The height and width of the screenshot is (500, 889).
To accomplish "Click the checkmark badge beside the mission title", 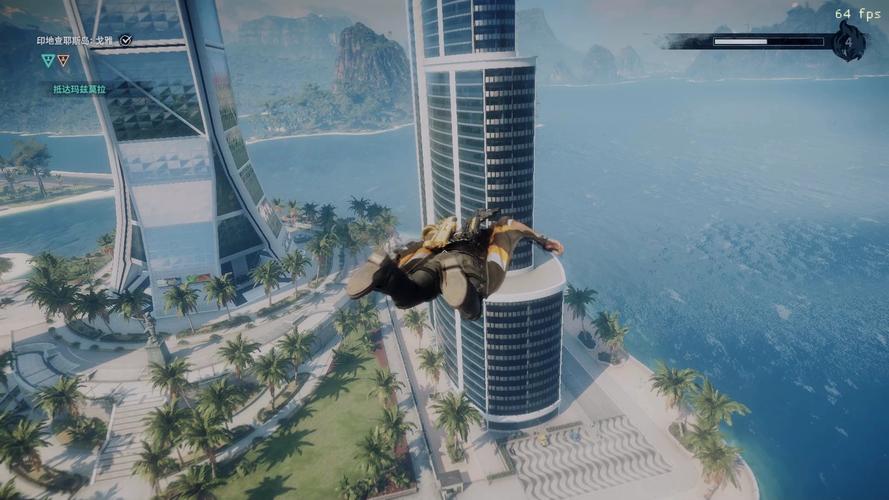I will coord(126,40).
